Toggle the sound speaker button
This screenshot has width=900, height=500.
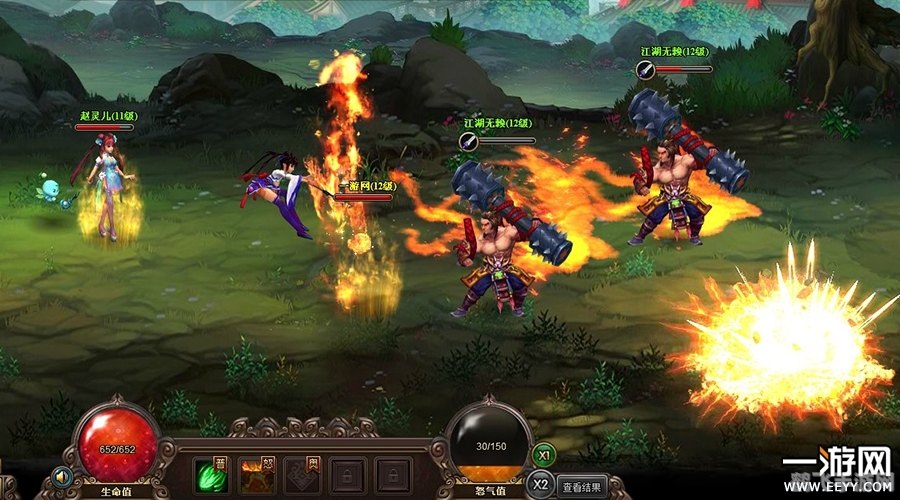(x=63, y=476)
